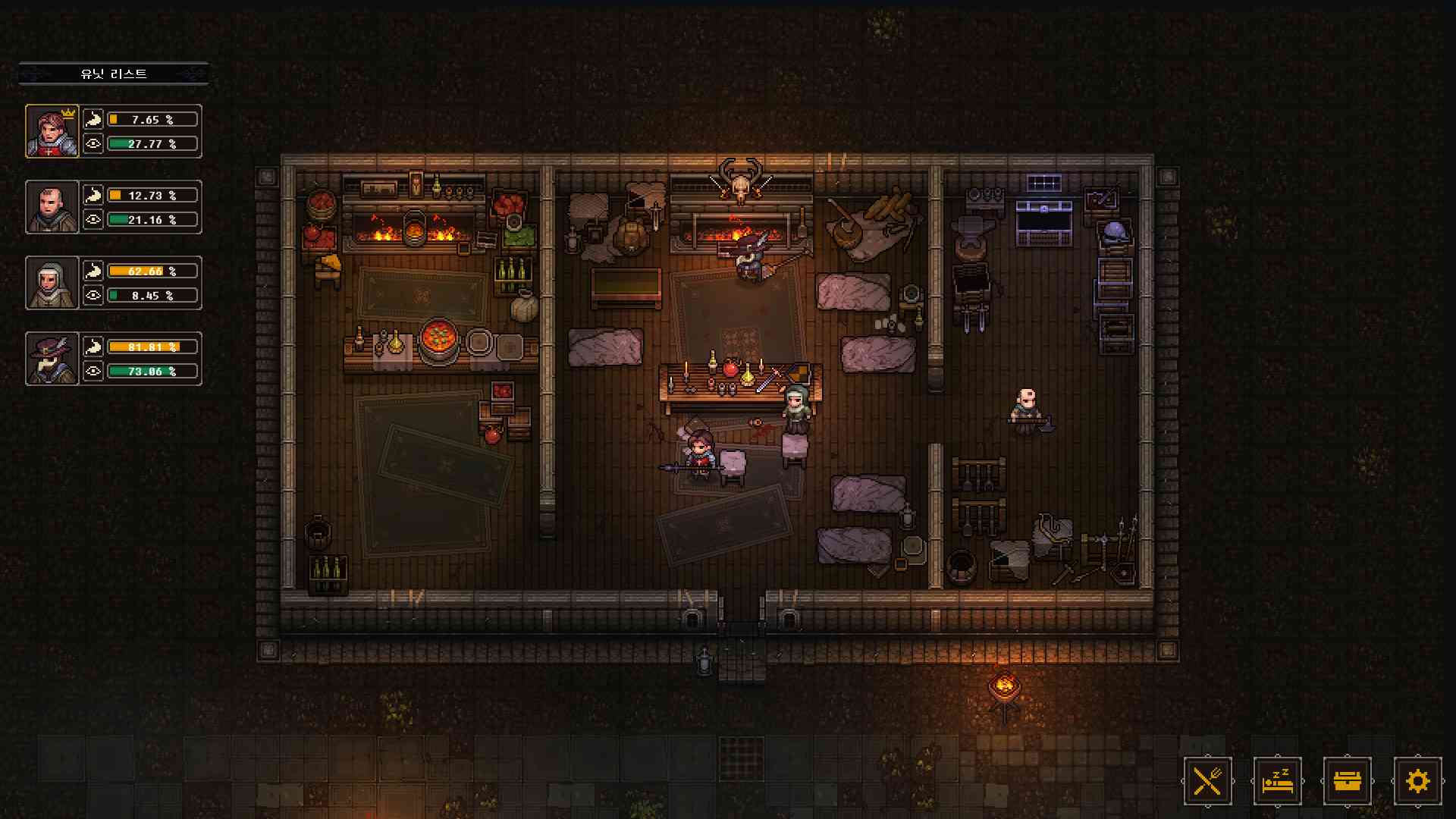1456x819 pixels.
Task: Click the meat icon beside the nun's portrait
Action: [x=93, y=271]
